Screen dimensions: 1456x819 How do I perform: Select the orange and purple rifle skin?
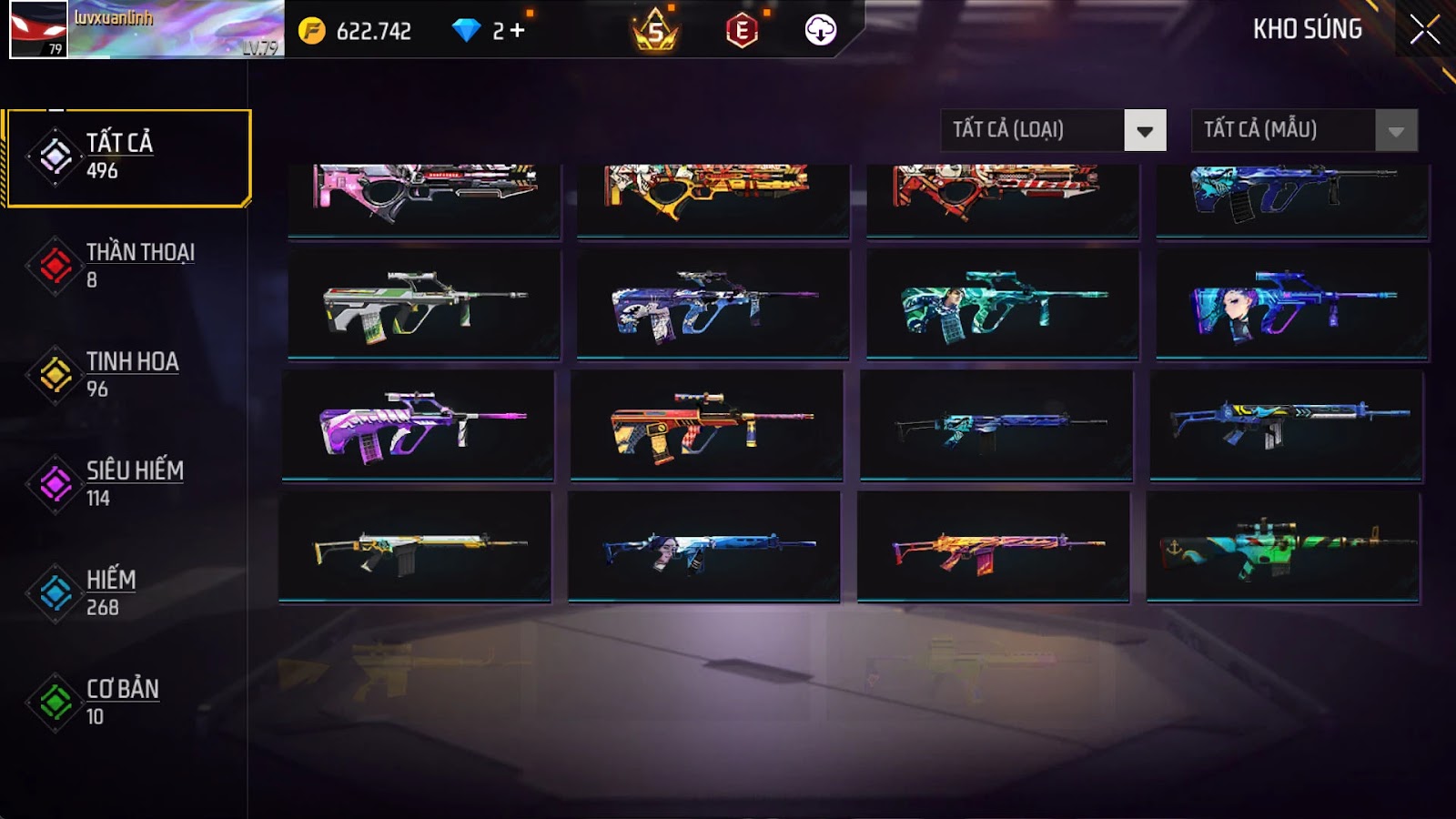click(994, 546)
